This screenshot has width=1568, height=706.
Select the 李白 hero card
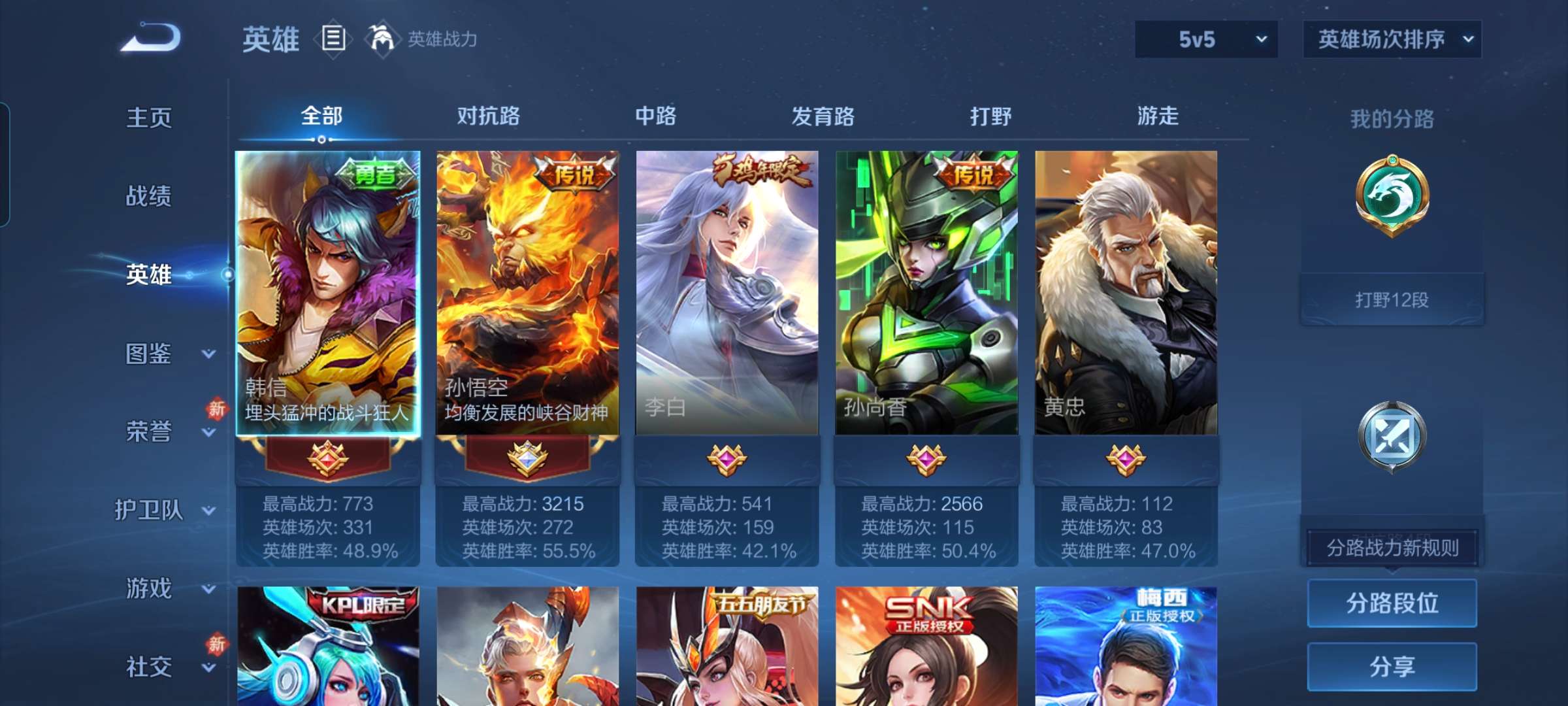(725, 288)
